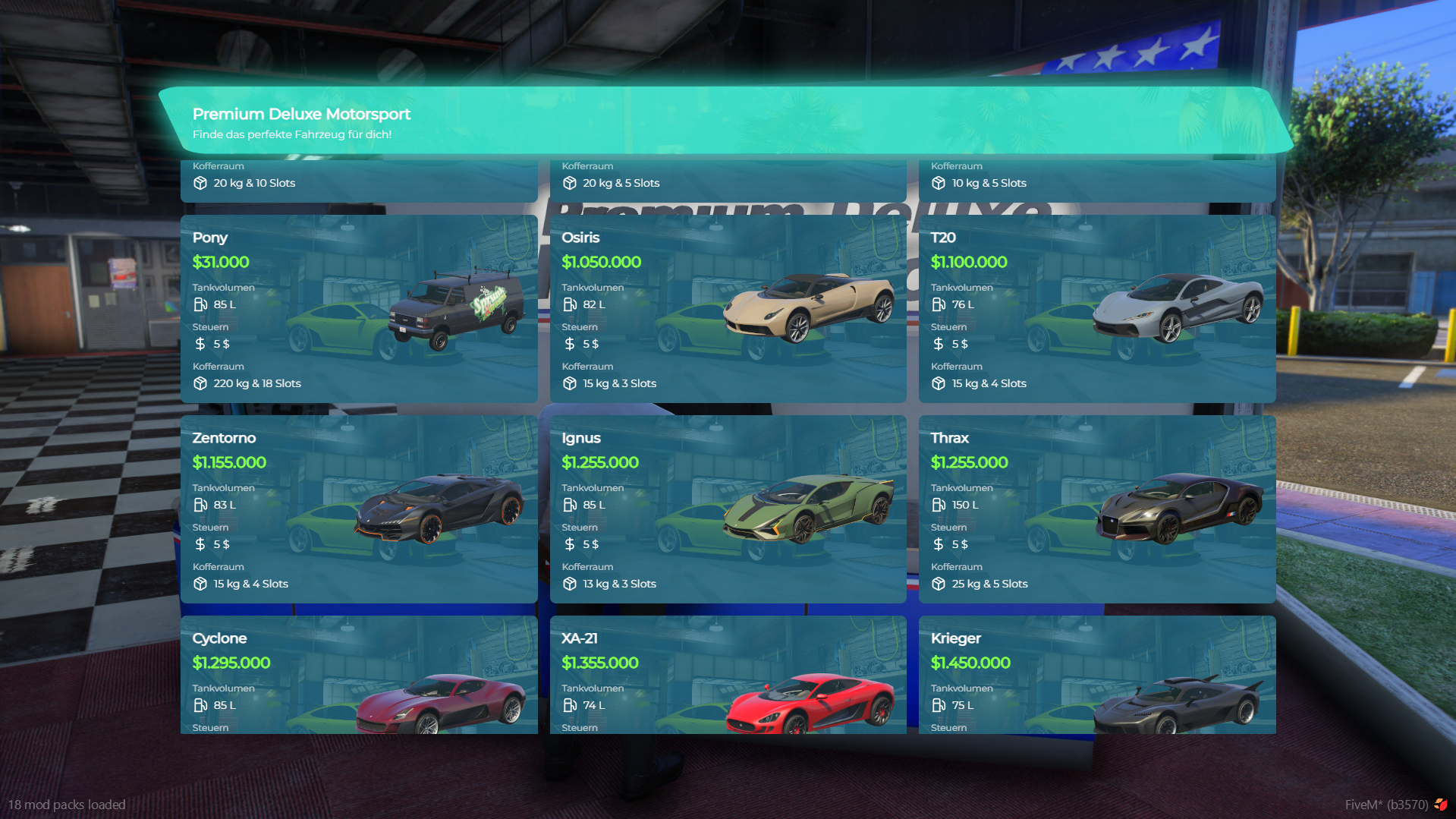Click the FiveM logo in the bottom right
Screen dimensions: 1456x819
tap(1440, 805)
